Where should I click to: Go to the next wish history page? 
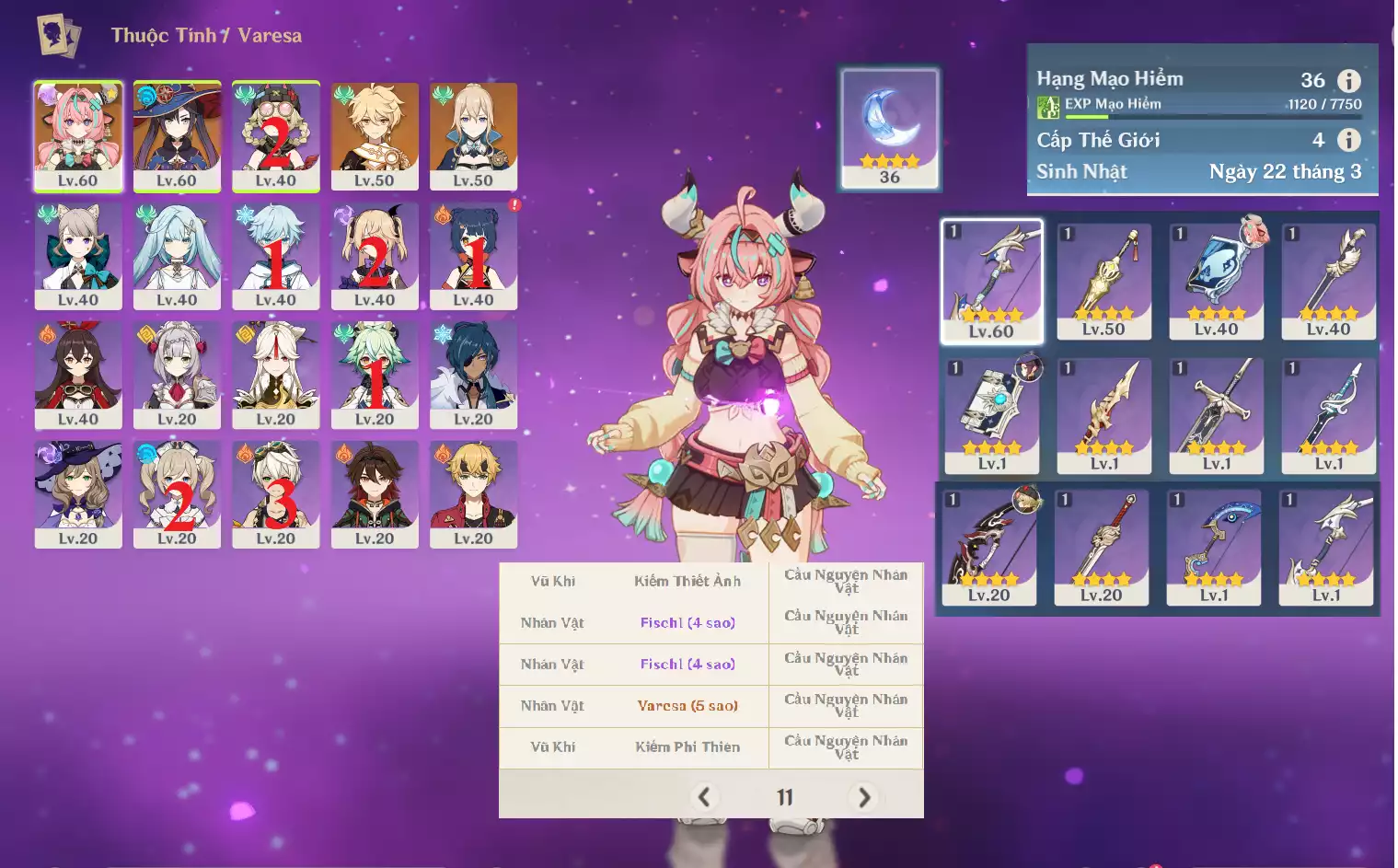[x=863, y=797]
